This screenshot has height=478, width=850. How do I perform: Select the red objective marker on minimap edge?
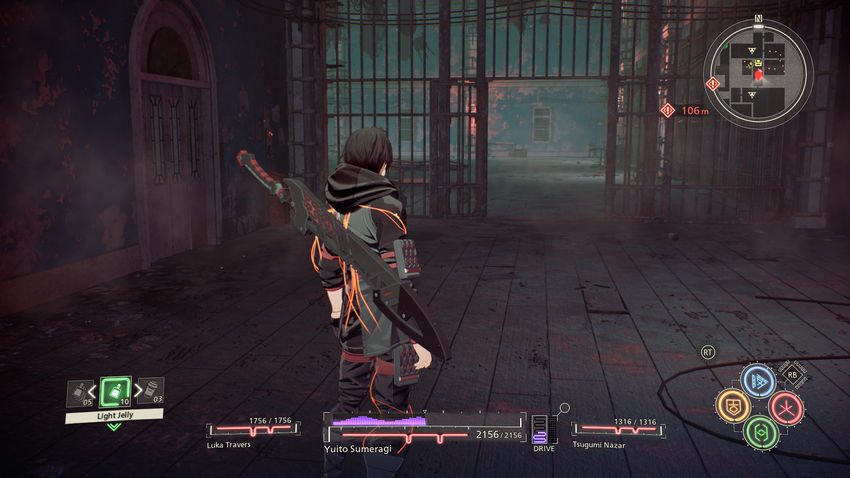click(711, 83)
